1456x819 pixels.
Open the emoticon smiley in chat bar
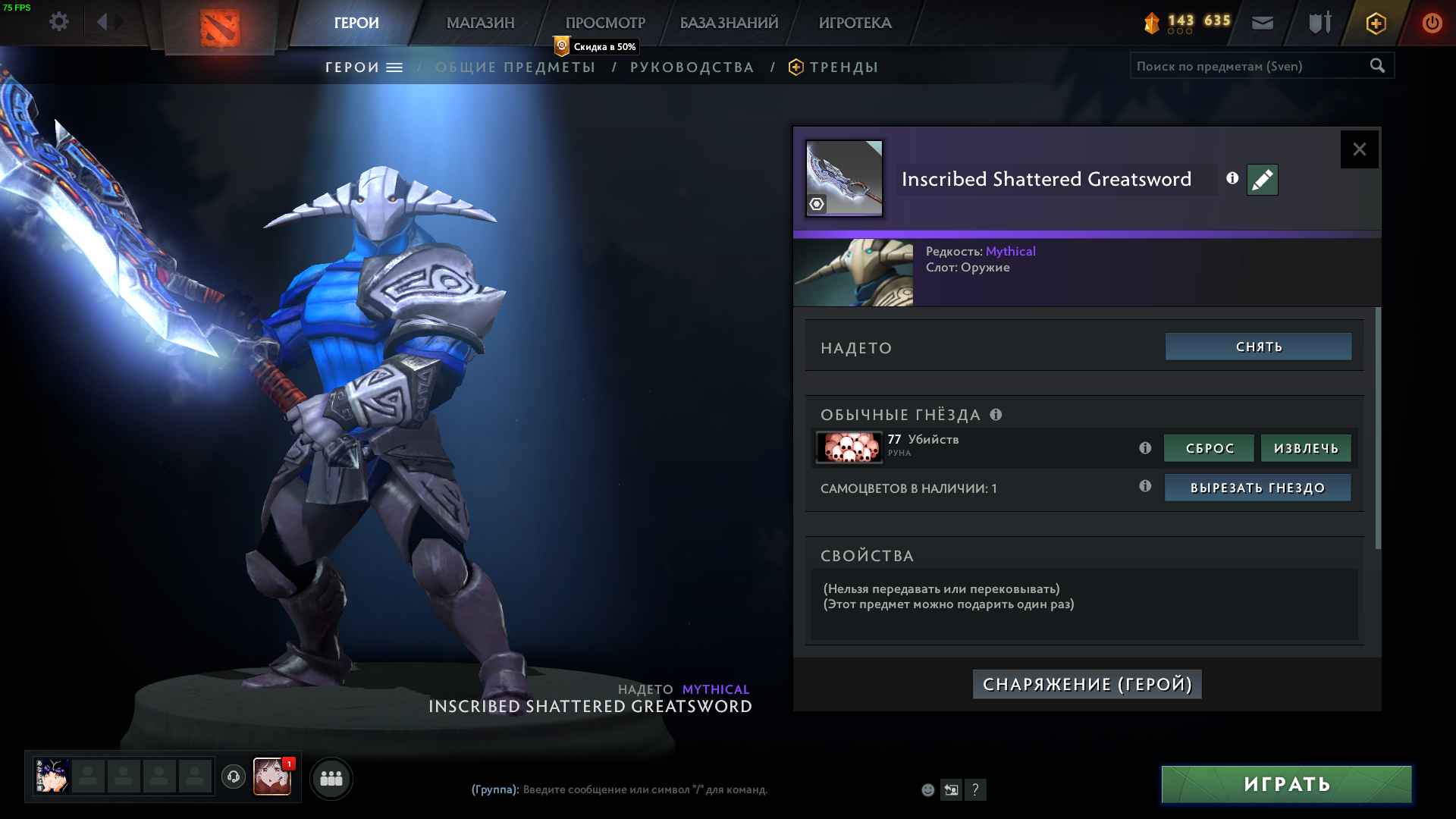click(x=928, y=789)
